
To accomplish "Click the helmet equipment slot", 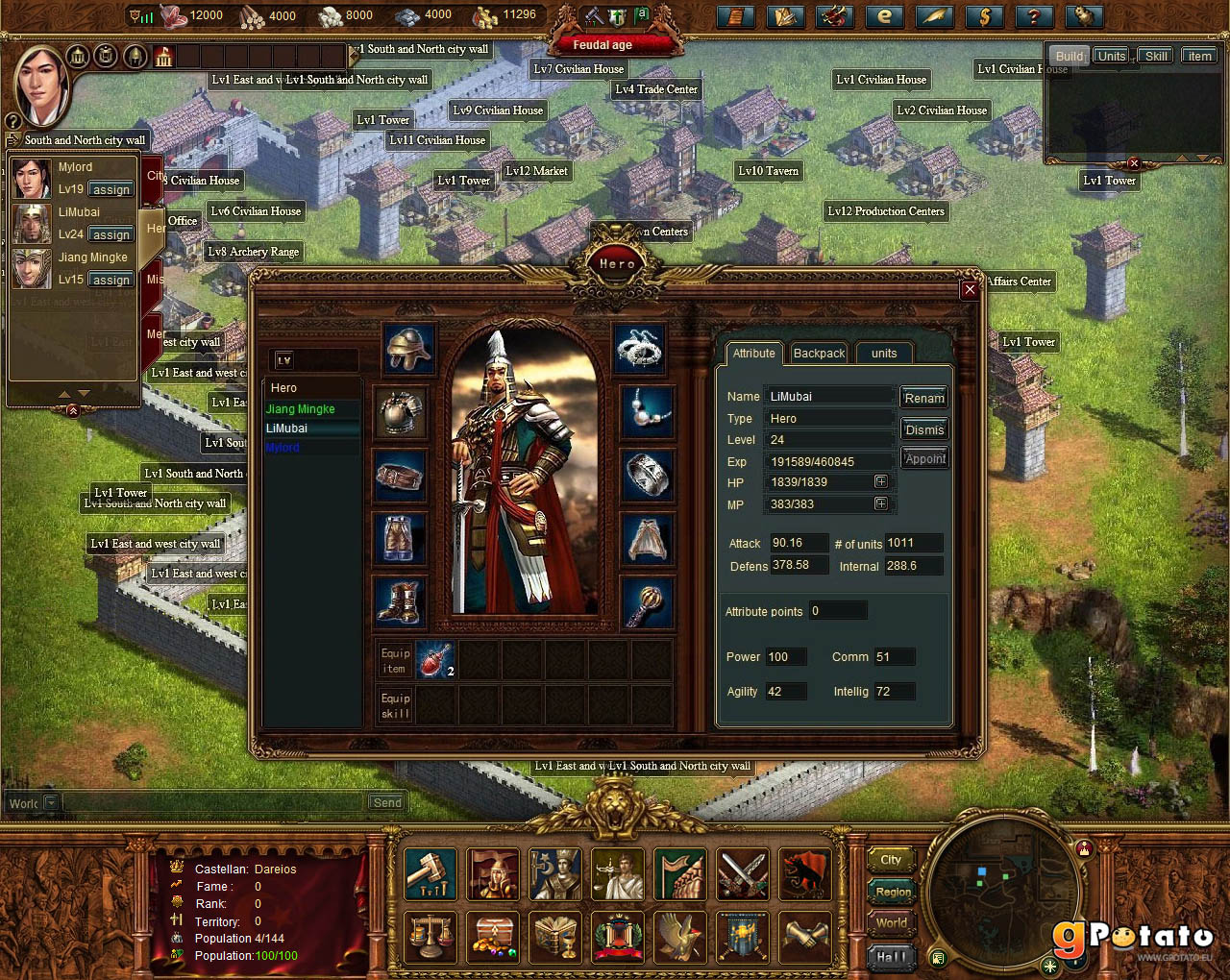I will tap(408, 348).
